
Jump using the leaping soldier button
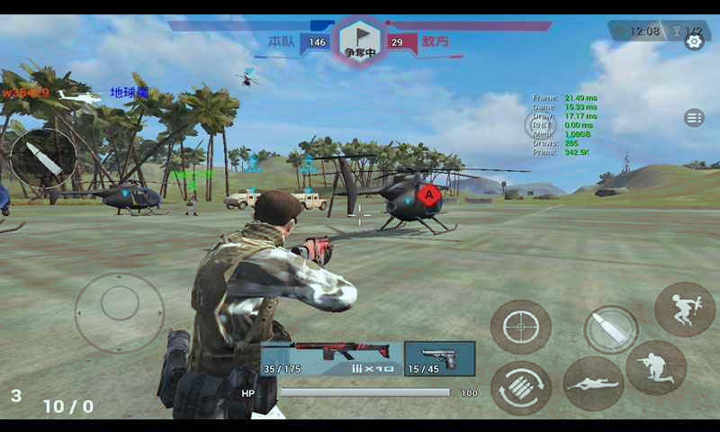click(x=684, y=309)
